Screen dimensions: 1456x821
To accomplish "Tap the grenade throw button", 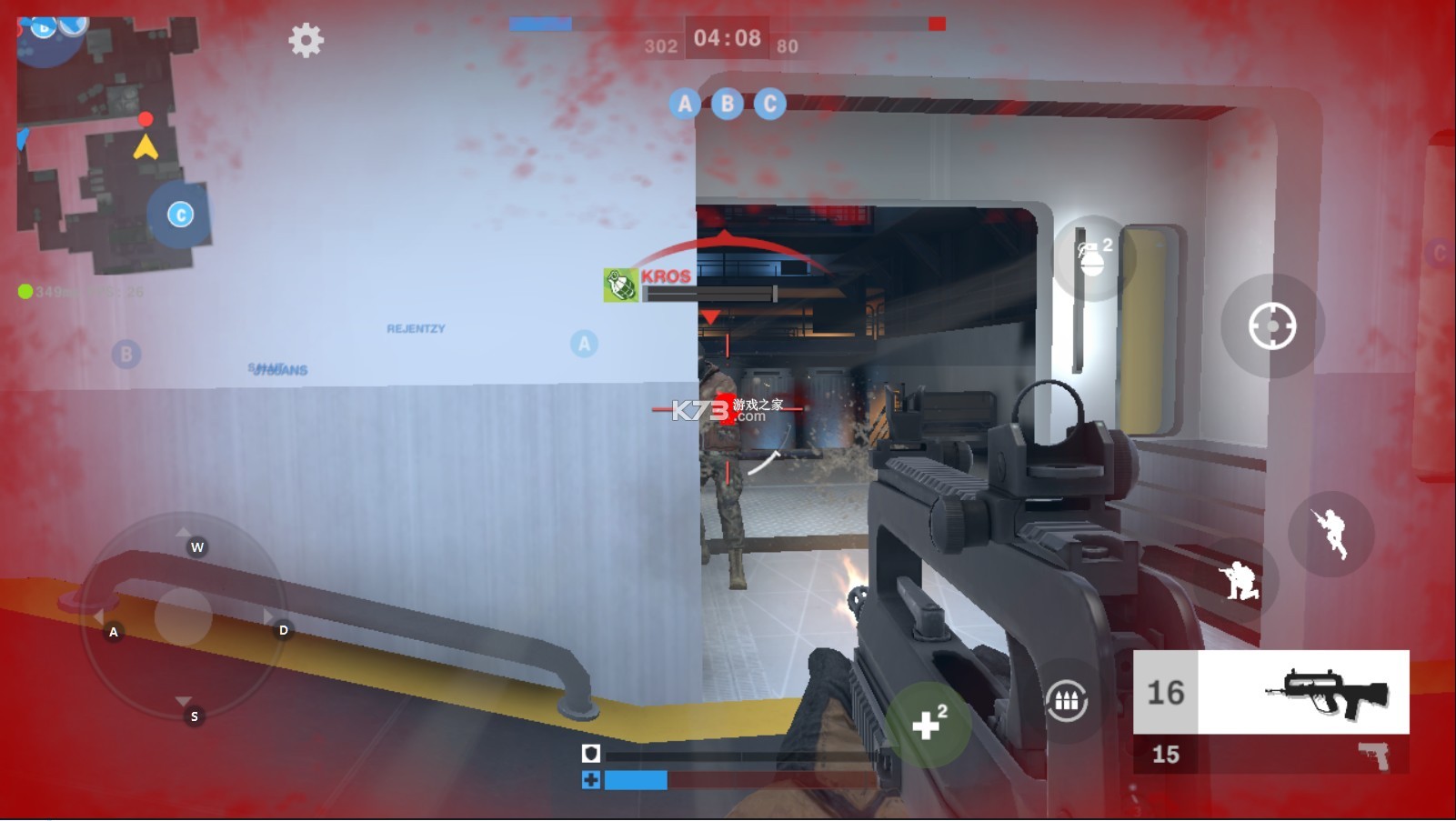I will point(1089,258).
